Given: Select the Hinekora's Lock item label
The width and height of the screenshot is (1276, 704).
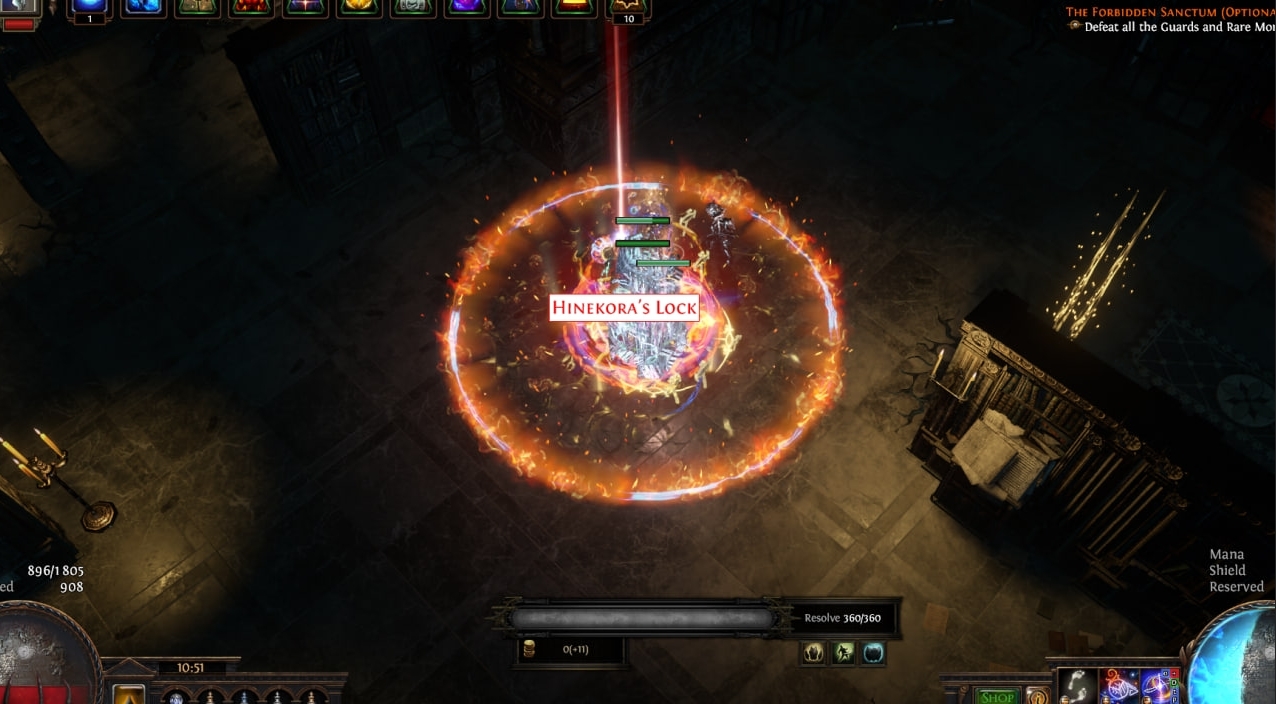Looking at the screenshot, I should coord(624,308).
